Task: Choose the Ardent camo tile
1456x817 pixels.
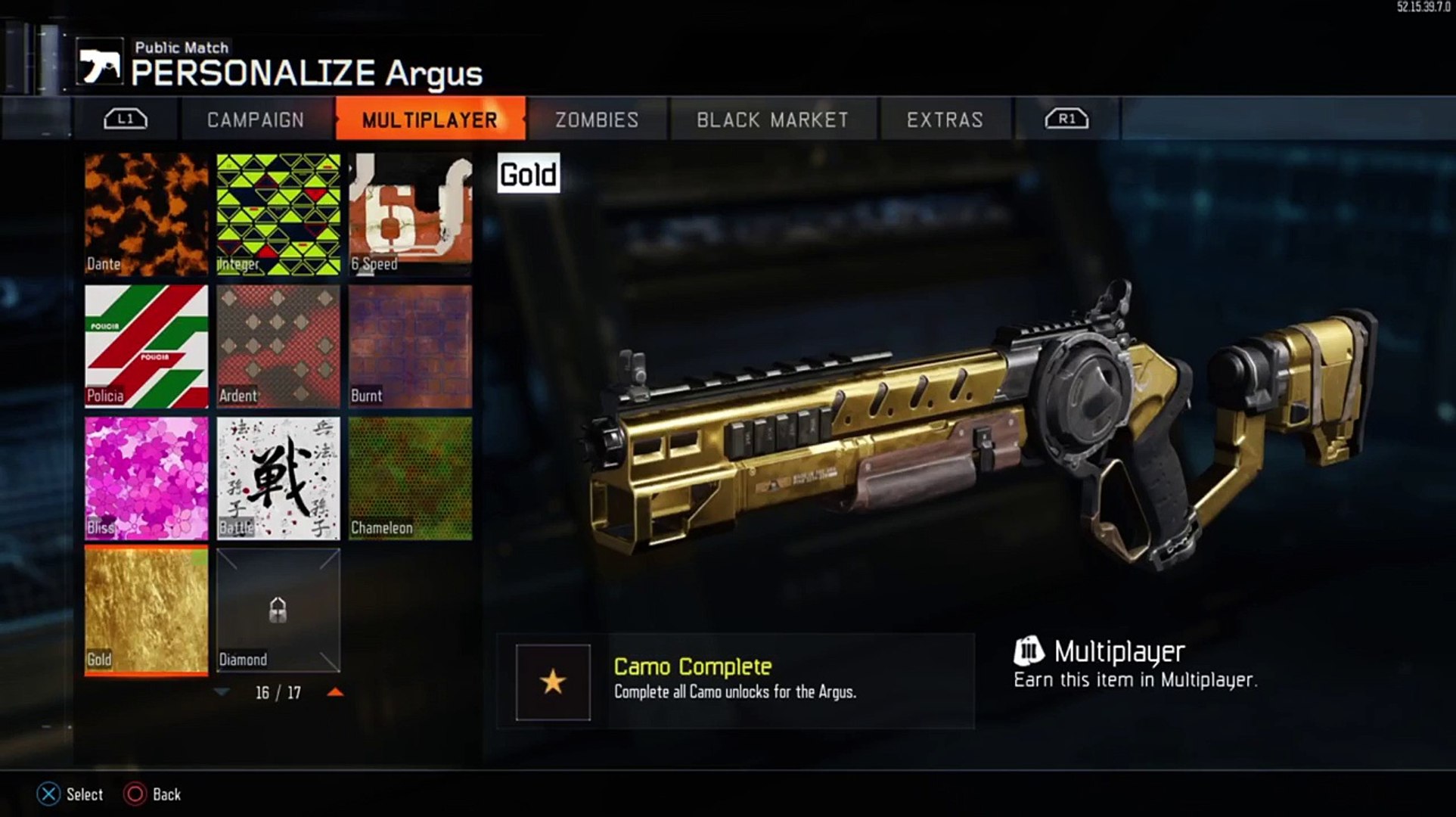Action: 278,346
